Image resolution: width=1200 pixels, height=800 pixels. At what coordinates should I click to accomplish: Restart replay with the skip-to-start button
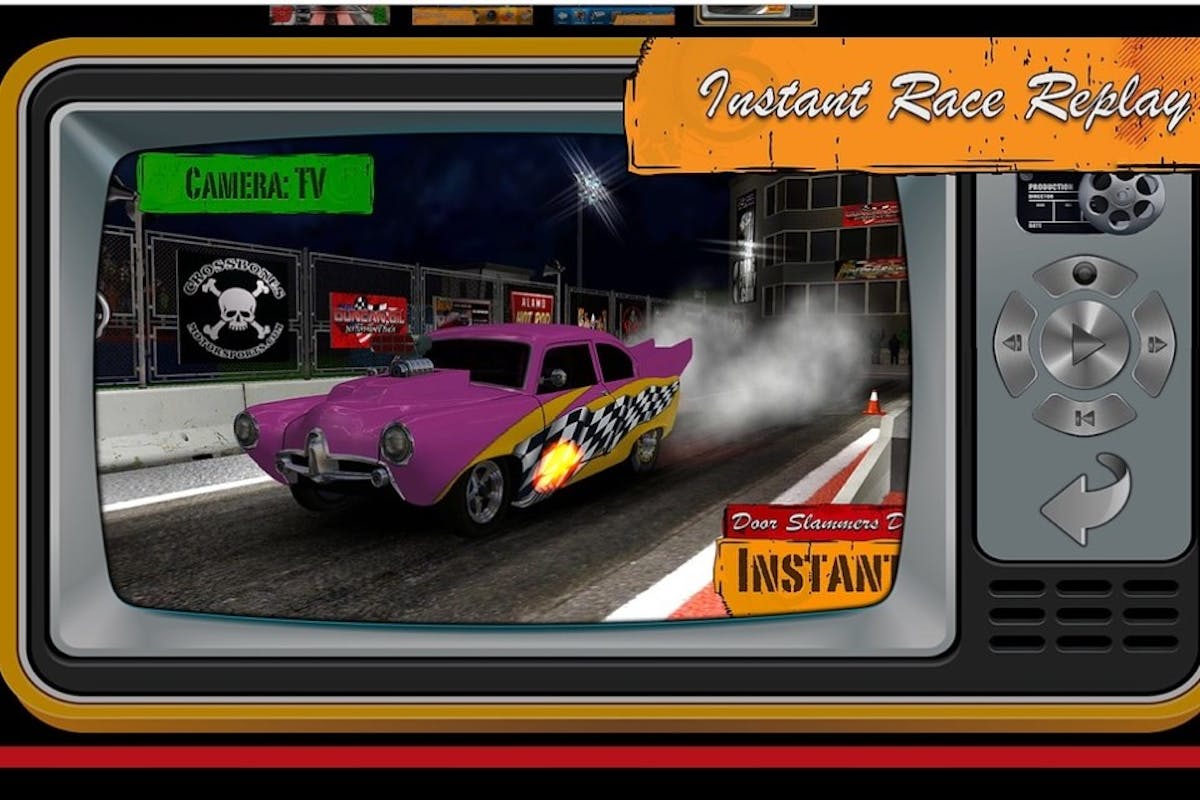(1084, 415)
